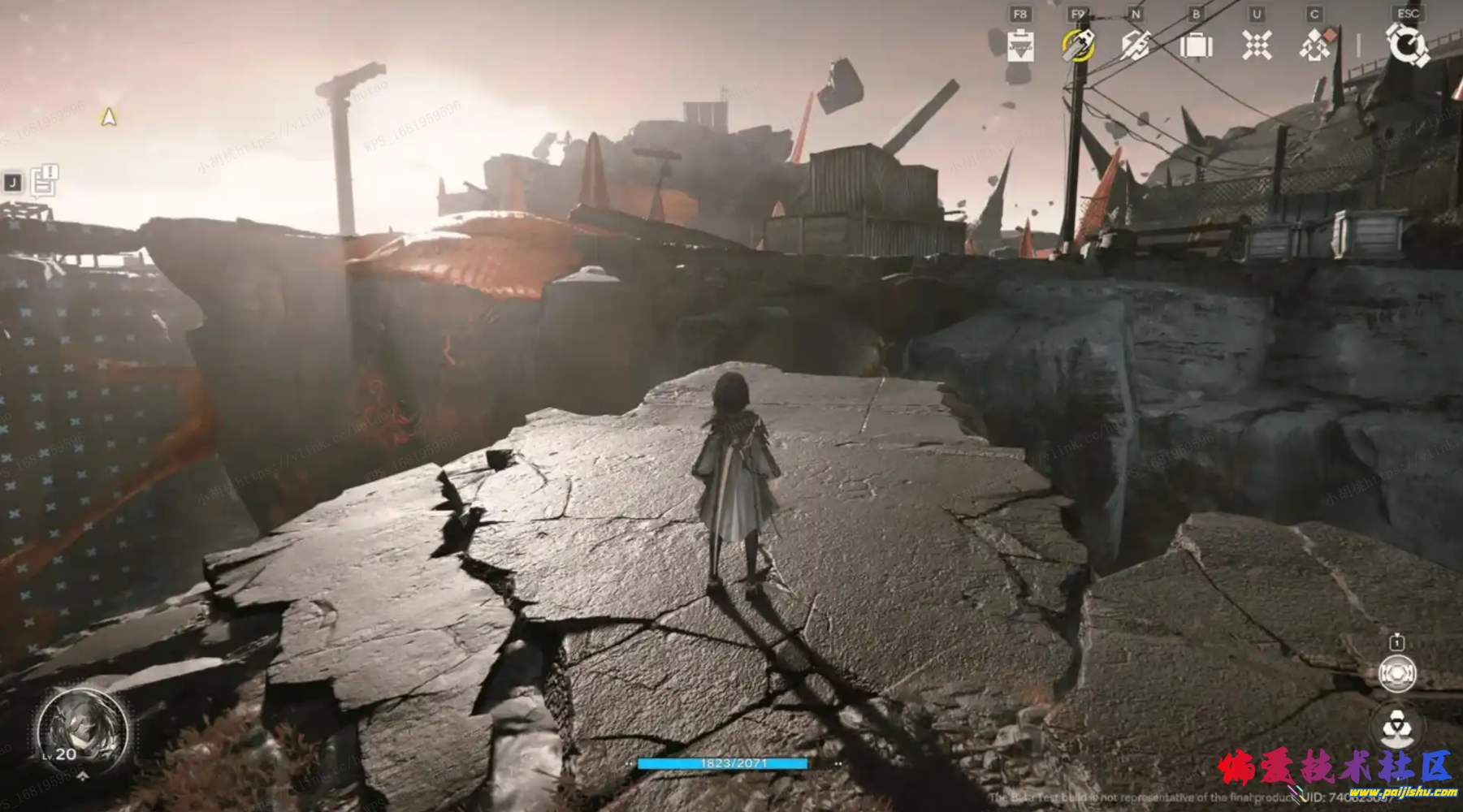This screenshot has width=1463, height=812.
Task: Activate the three-hexagon skill button
Action: [x=1397, y=725]
